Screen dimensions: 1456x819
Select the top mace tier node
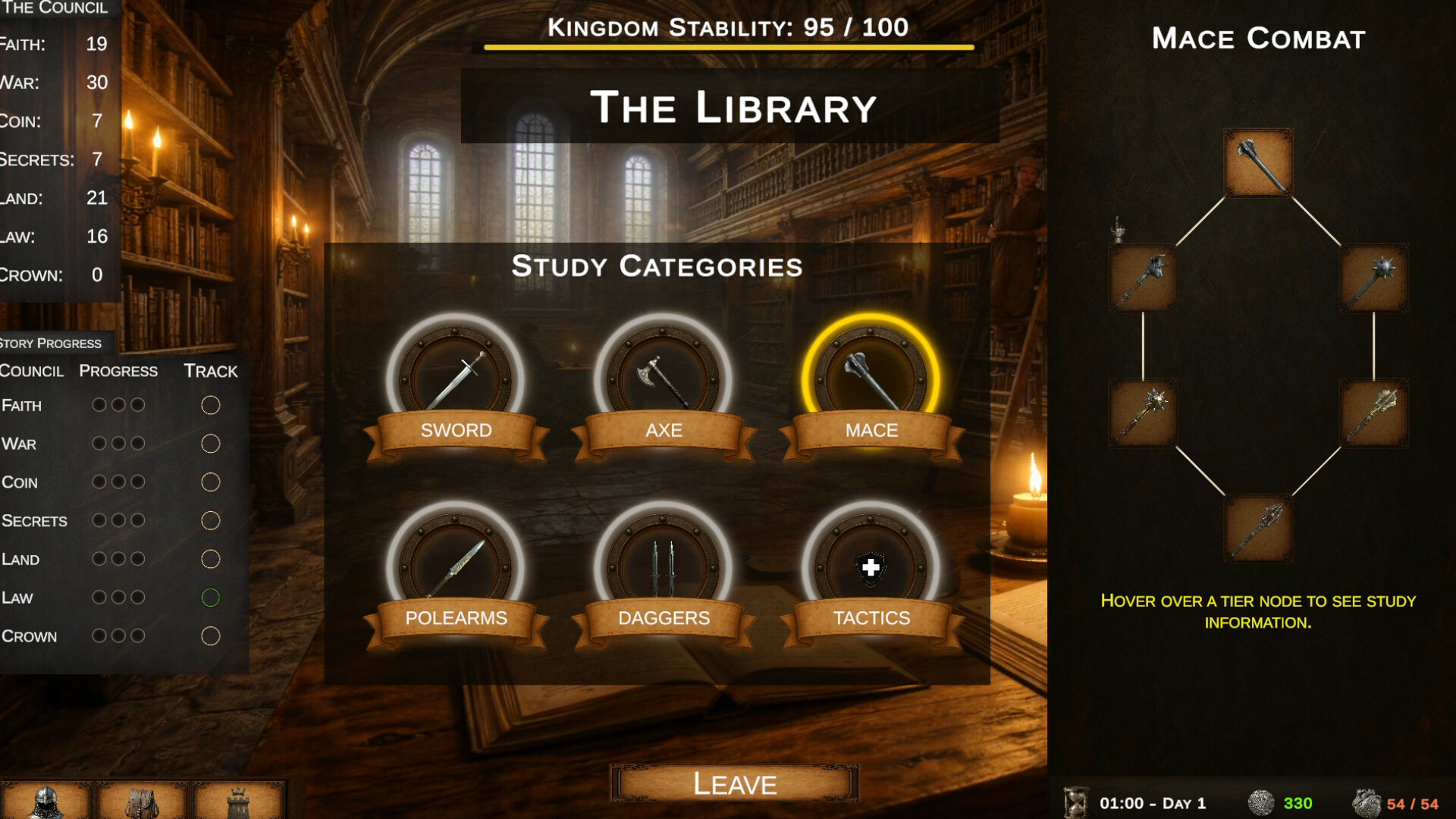pyautogui.click(x=1258, y=163)
